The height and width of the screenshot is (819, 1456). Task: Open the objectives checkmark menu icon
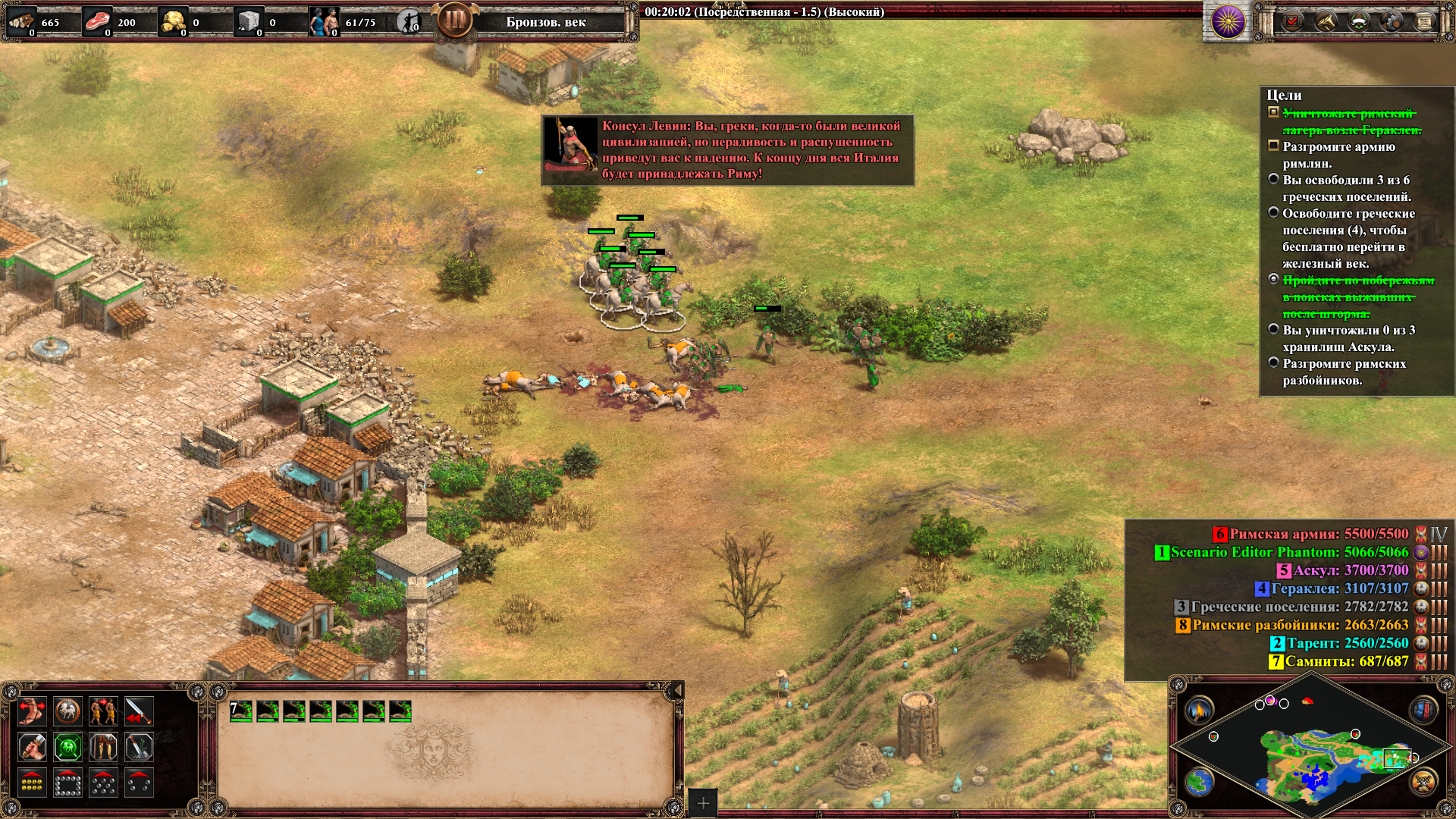click(x=1291, y=21)
